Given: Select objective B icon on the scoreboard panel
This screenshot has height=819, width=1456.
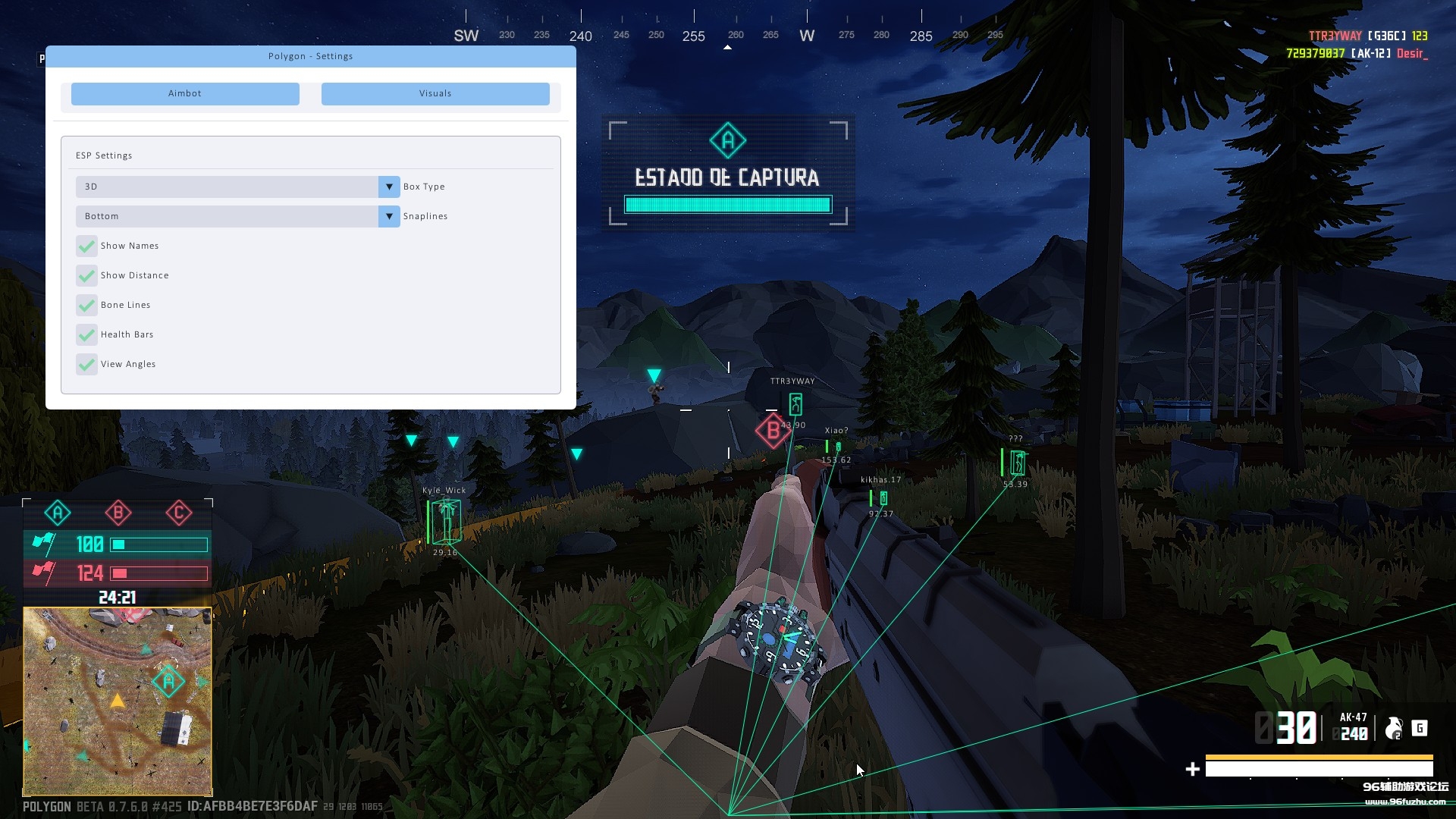Looking at the screenshot, I should tap(117, 513).
